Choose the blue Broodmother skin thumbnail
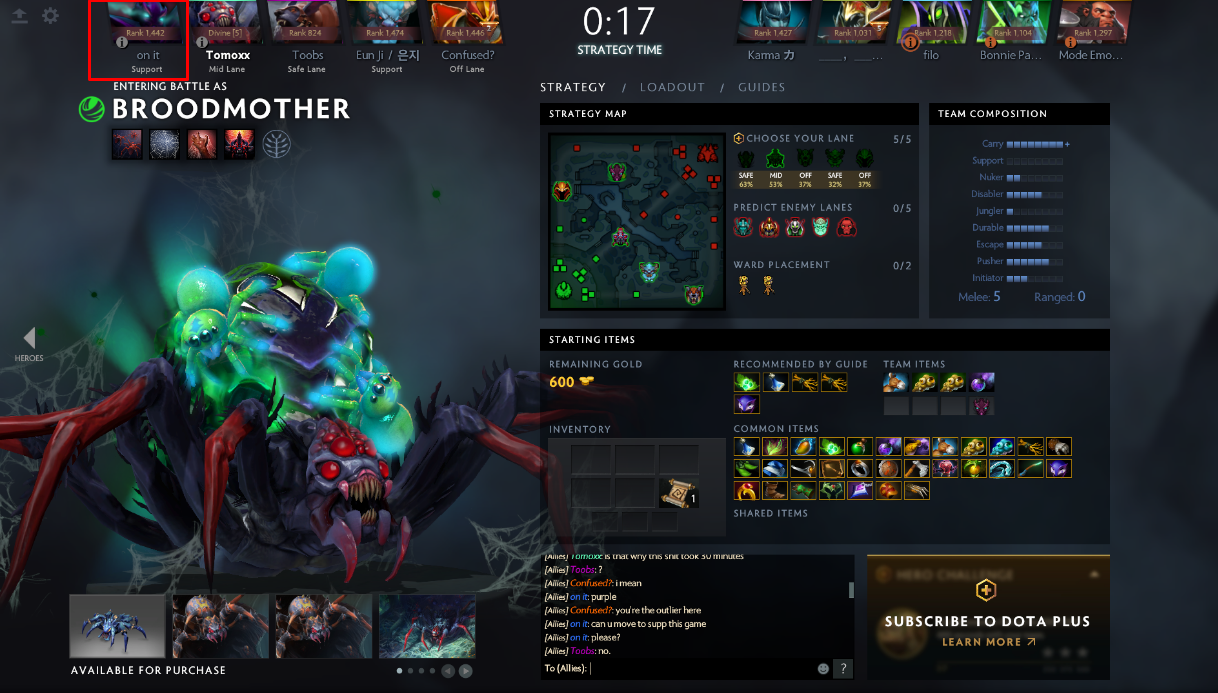 click(117, 627)
